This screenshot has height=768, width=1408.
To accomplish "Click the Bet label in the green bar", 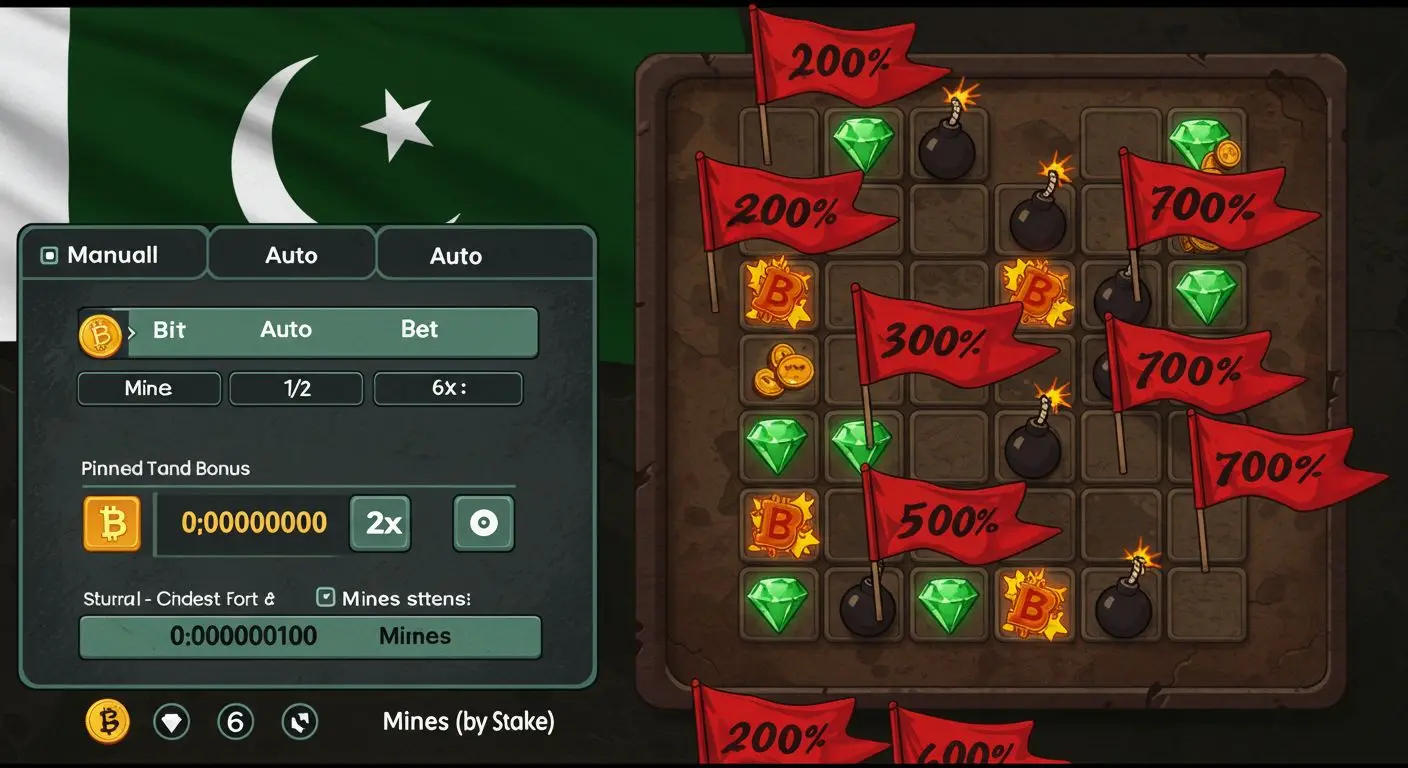I will tap(419, 330).
